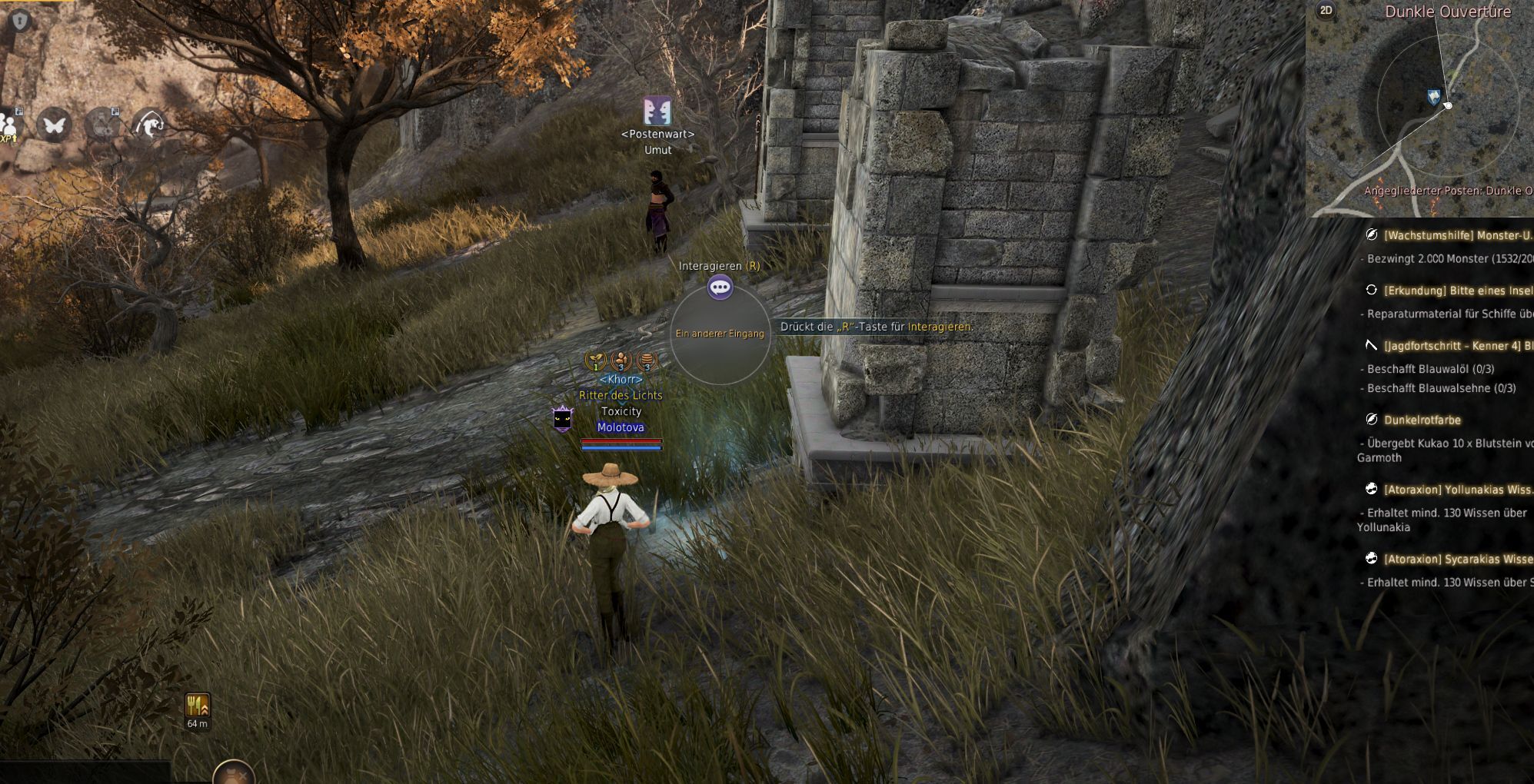Select the fork and knife food buff
Screen dimensions: 1534x784
[197, 706]
